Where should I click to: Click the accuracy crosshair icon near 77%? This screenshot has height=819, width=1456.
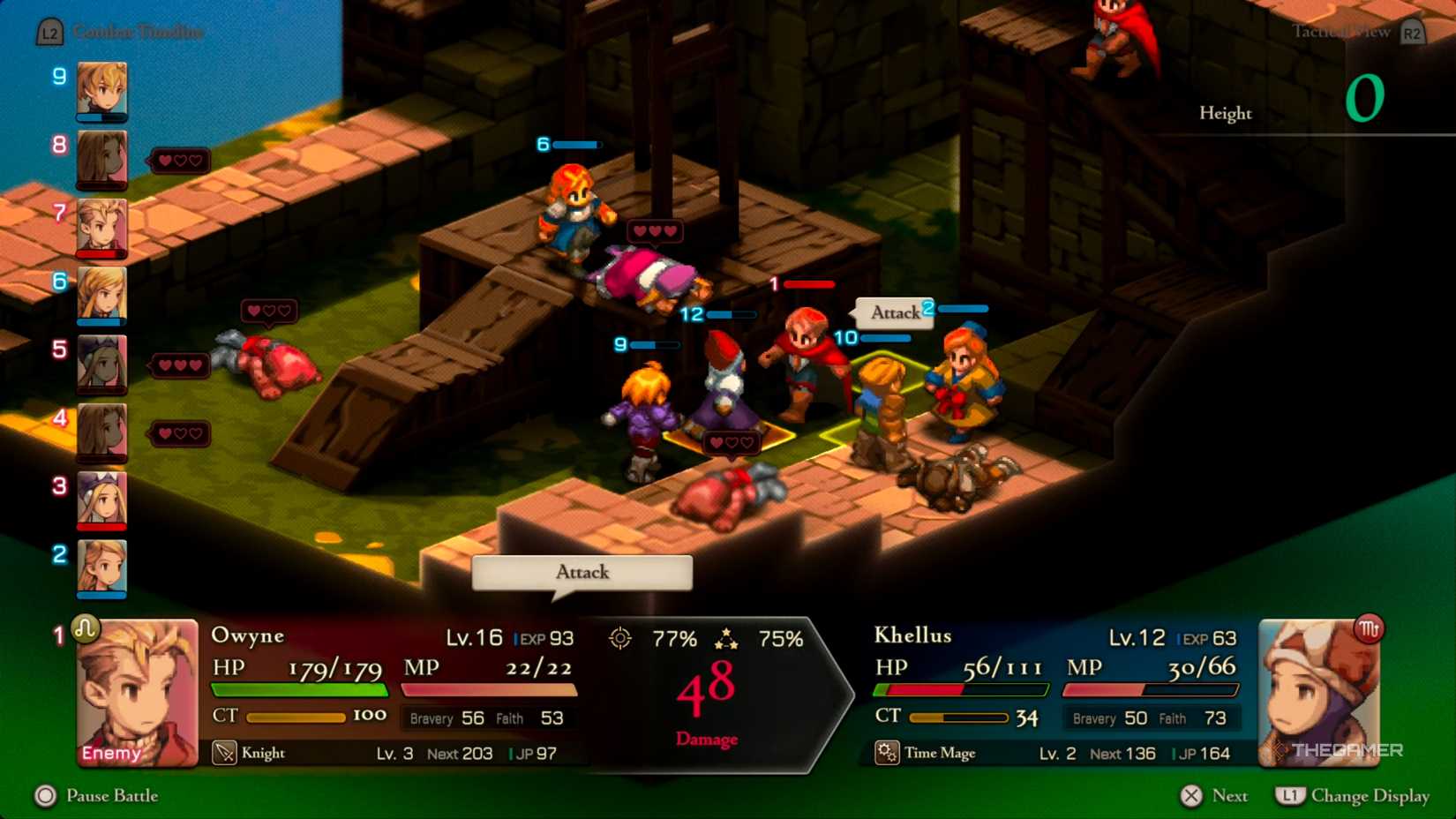[x=622, y=636]
